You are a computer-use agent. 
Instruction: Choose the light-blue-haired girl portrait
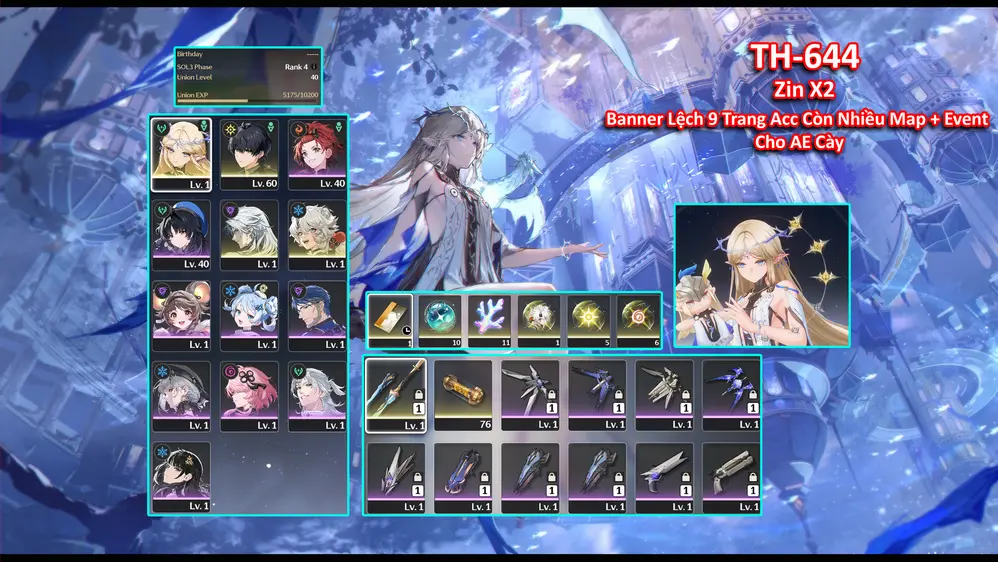click(249, 314)
